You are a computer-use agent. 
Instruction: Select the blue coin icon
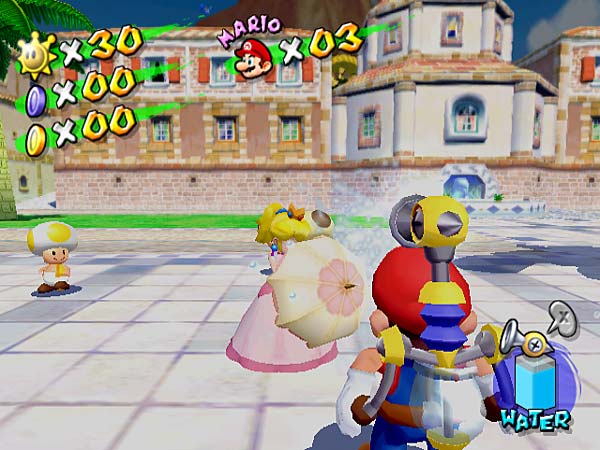click(x=36, y=97)
